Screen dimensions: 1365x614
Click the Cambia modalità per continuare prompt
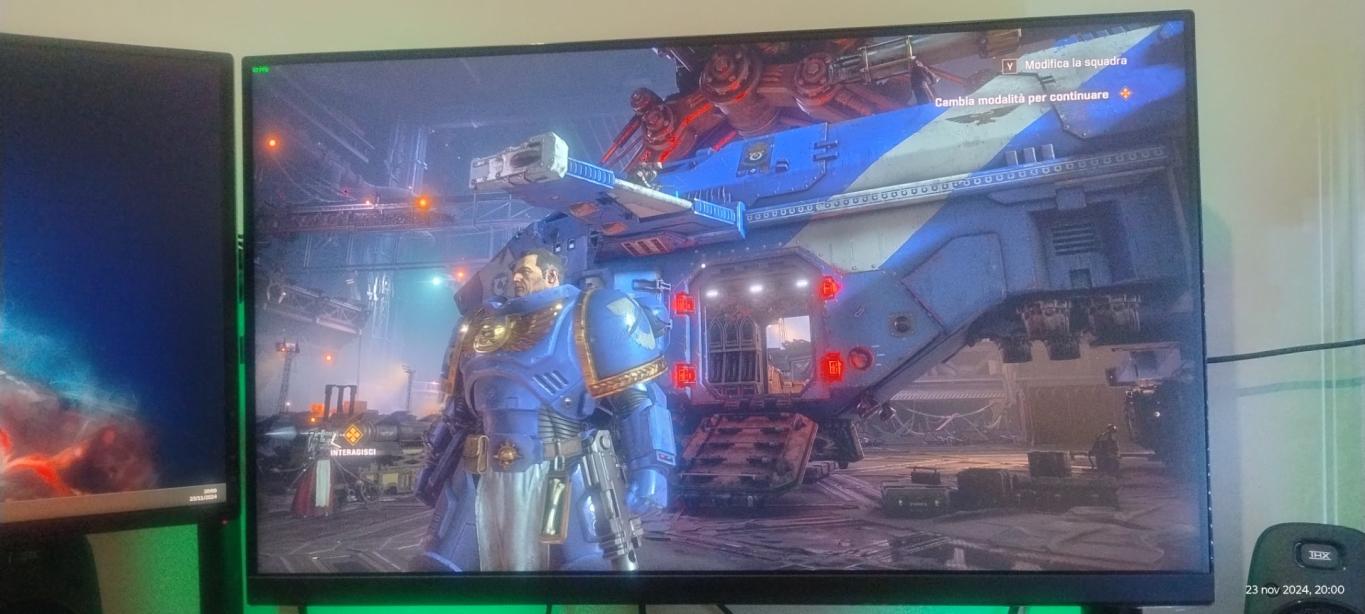[x=1022, y=95]
